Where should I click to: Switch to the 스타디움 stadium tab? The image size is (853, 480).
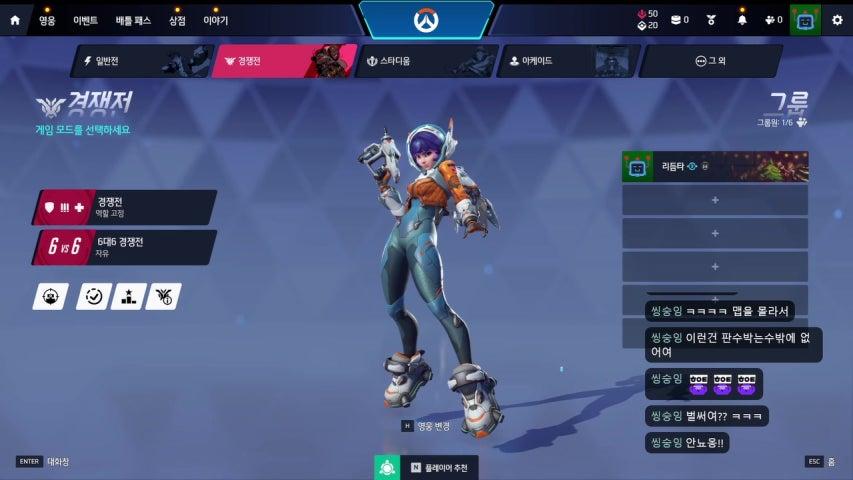pos(424,61)
